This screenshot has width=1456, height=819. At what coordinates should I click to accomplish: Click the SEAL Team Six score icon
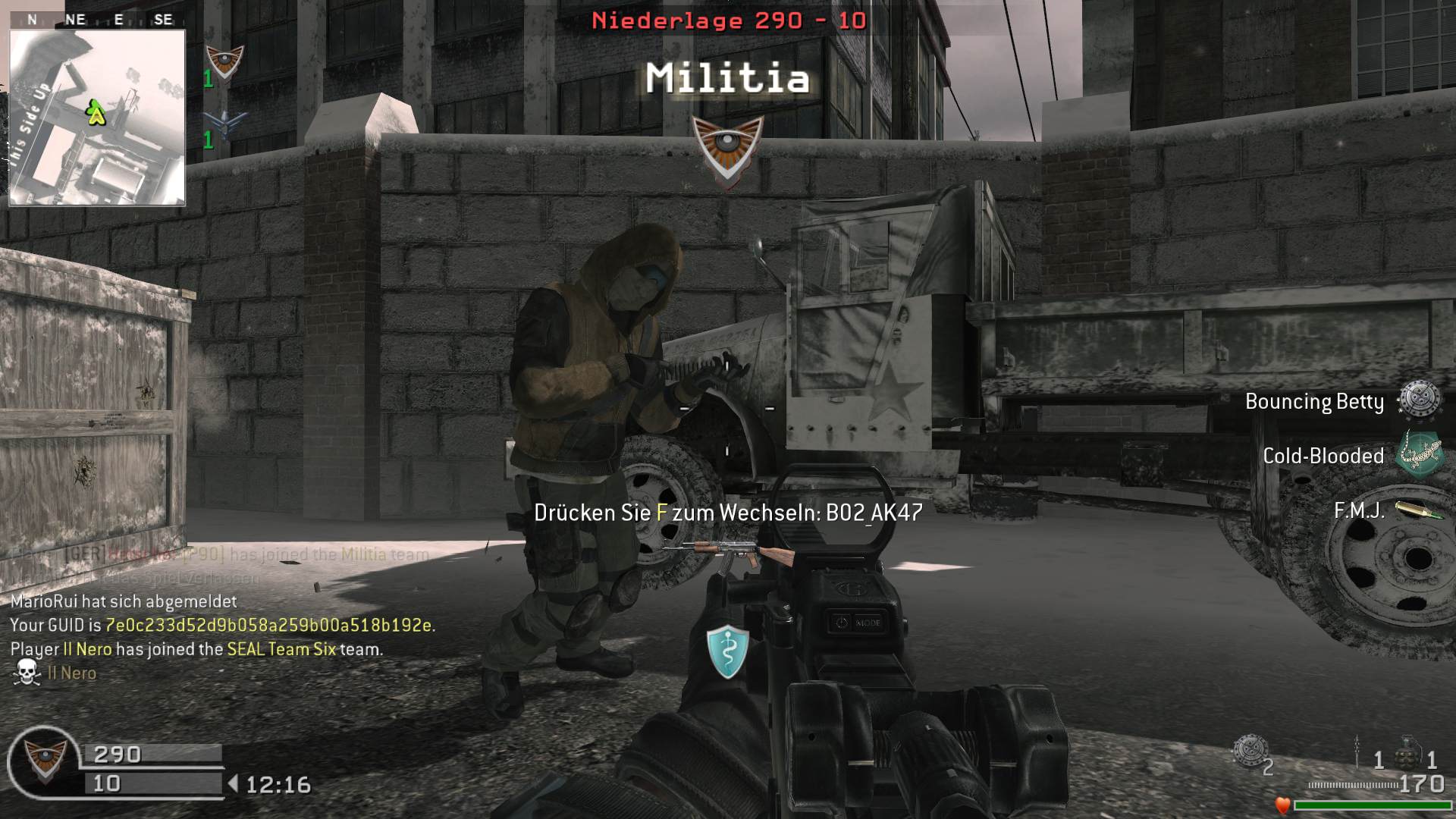225,124
